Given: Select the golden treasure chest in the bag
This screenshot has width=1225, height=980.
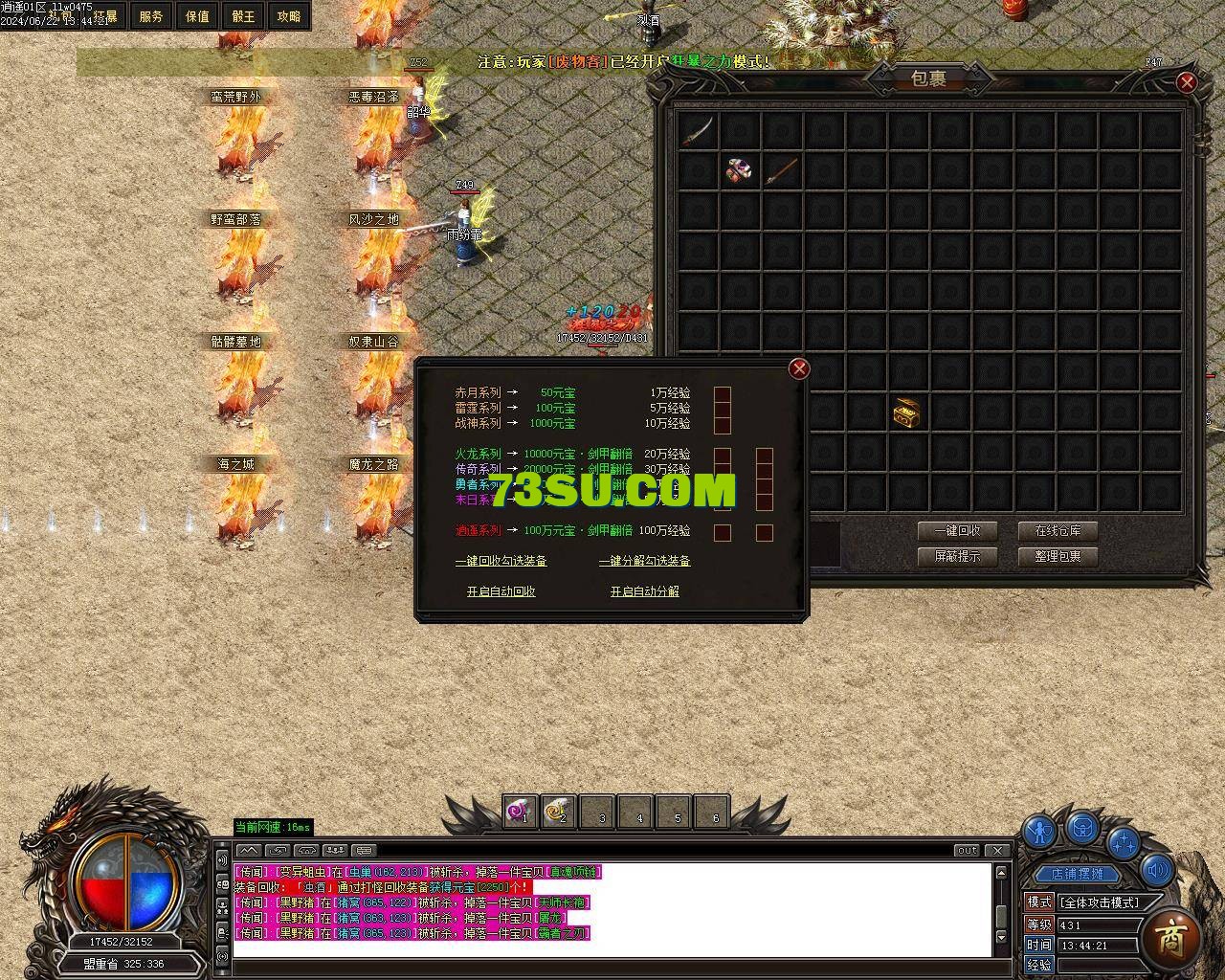Looking at the screenshot, I should click(x=906, y=412).
